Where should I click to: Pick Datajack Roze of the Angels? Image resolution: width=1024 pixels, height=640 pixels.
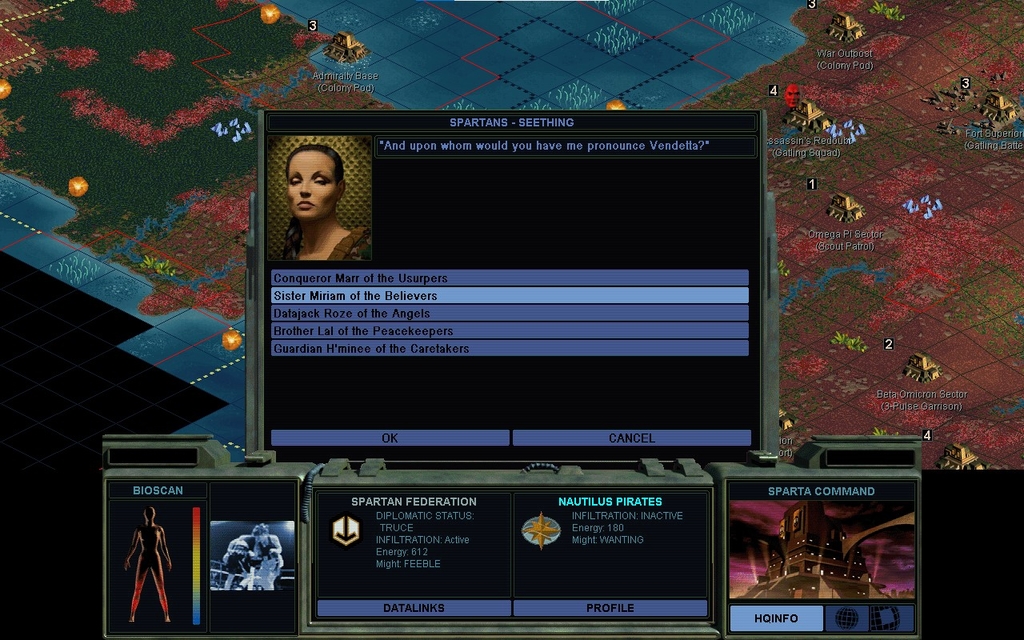click(x=509, y=313)
